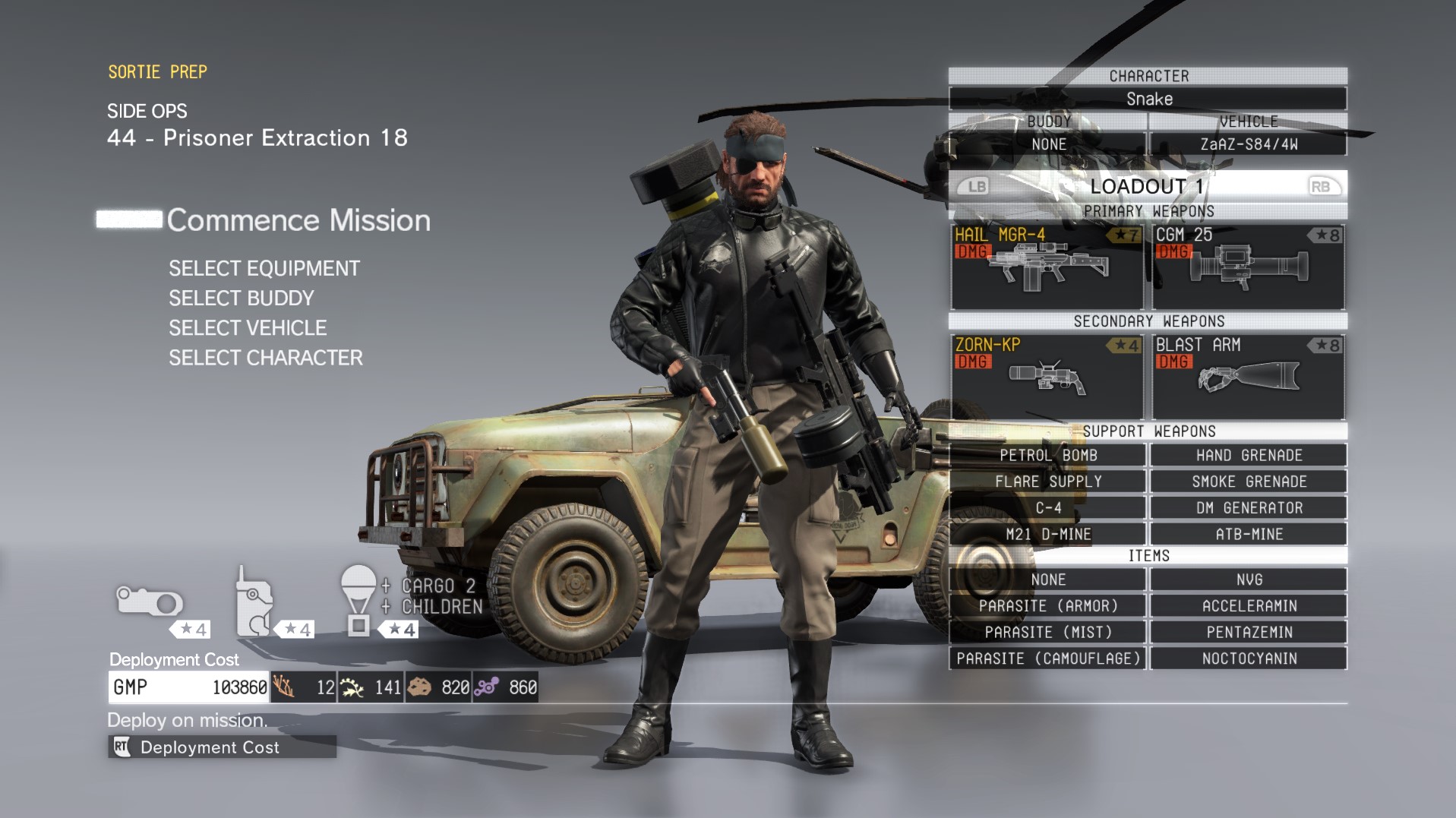This screenshot has width=1456, height=818.
Task: Open SELECT BUDDY menu entry
Action: pyautogui.click(x=241, y=298)
